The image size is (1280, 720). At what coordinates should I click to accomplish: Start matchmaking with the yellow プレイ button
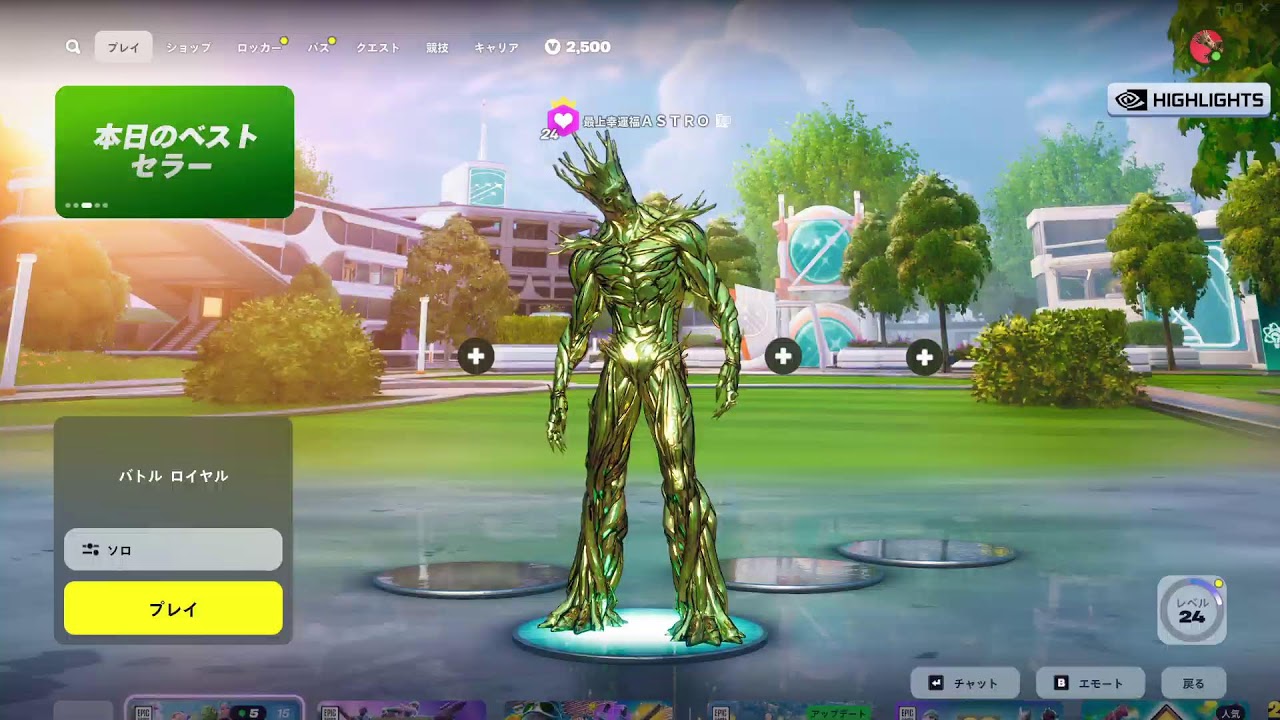(173, 608)
